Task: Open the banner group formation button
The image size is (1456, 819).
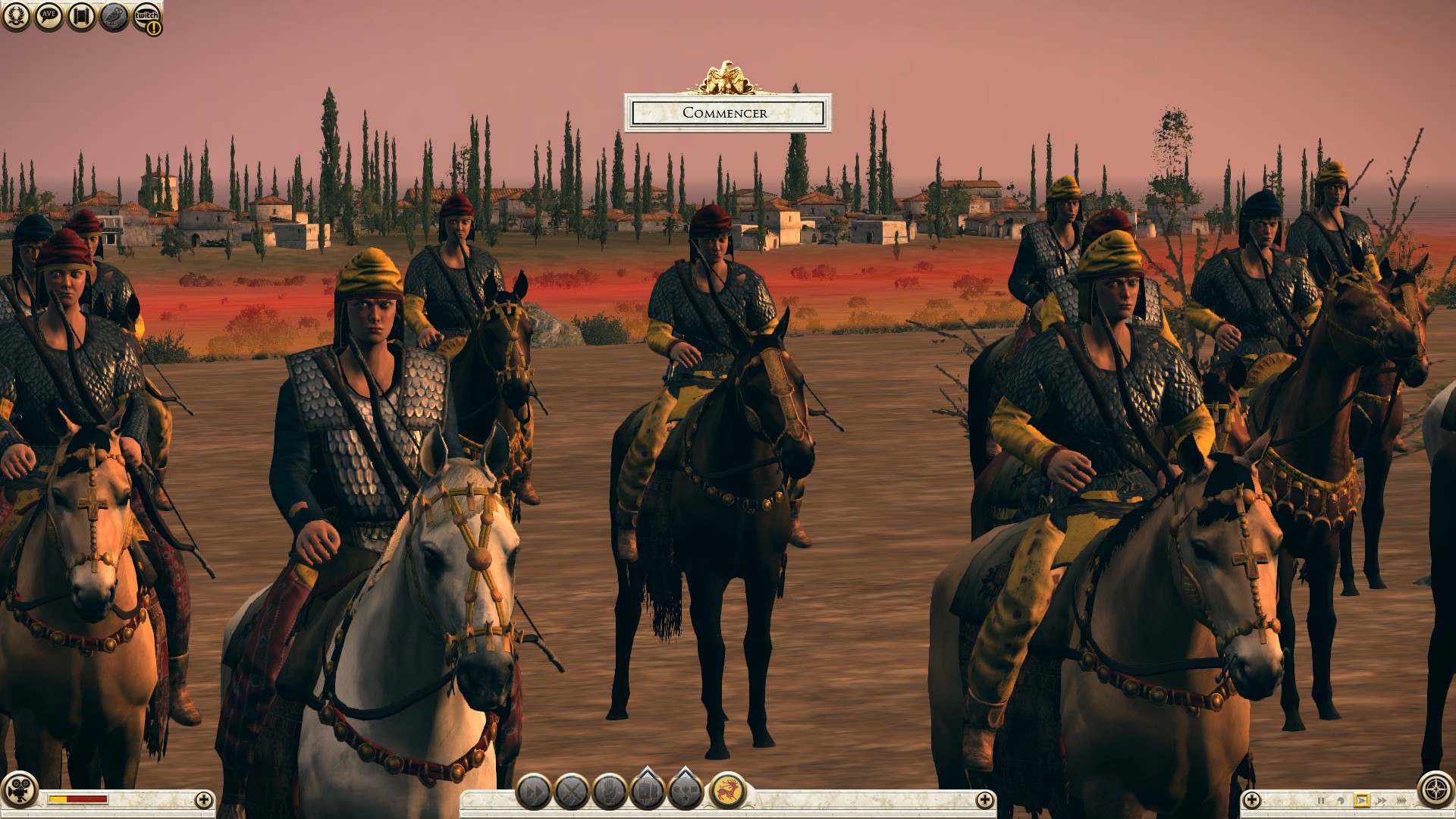Action: click(x=648, y=790)
